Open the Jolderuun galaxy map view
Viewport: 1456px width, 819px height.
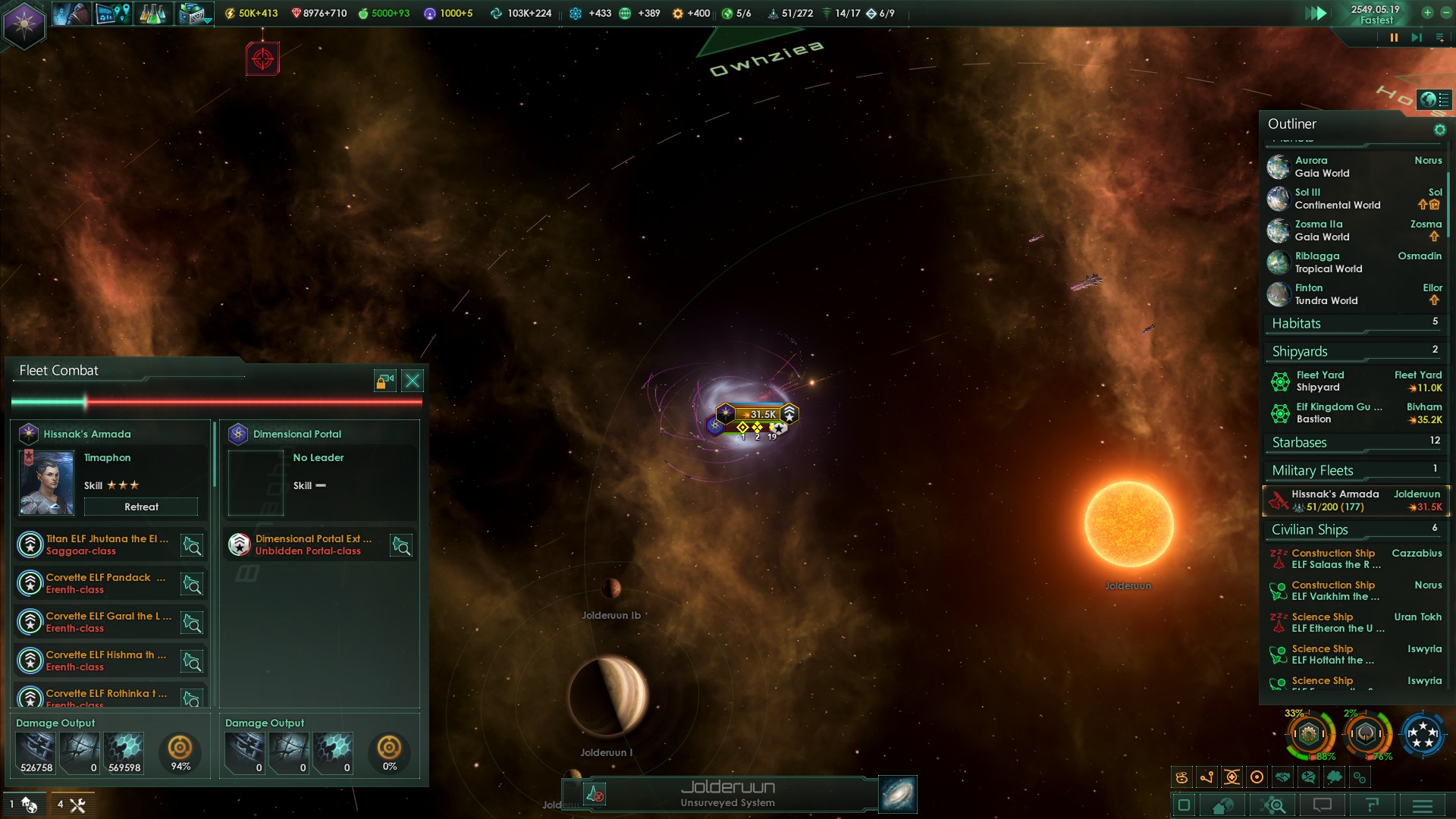pyautogui.click(x=898, y=794)
